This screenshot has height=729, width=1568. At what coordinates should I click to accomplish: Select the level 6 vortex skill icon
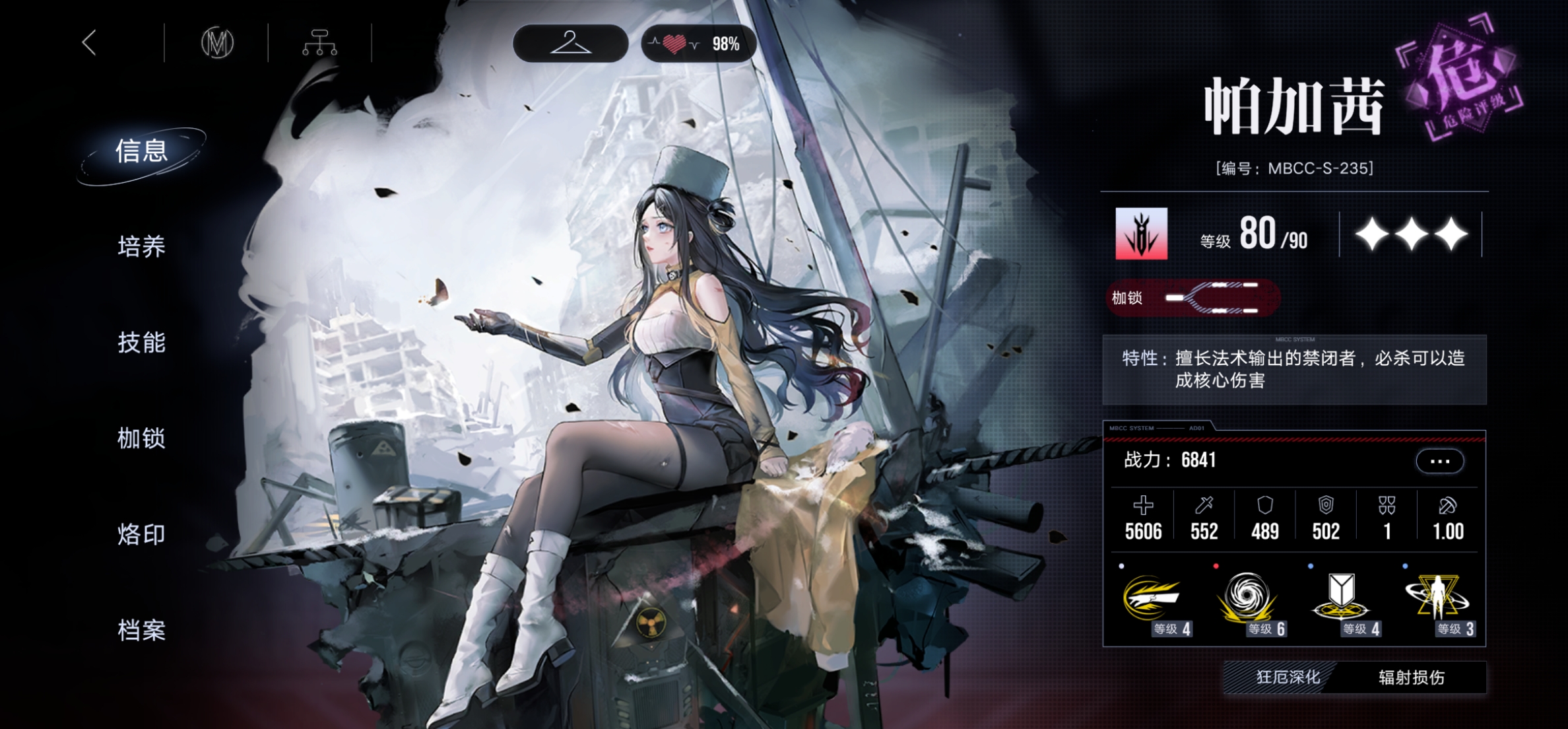1247,600
